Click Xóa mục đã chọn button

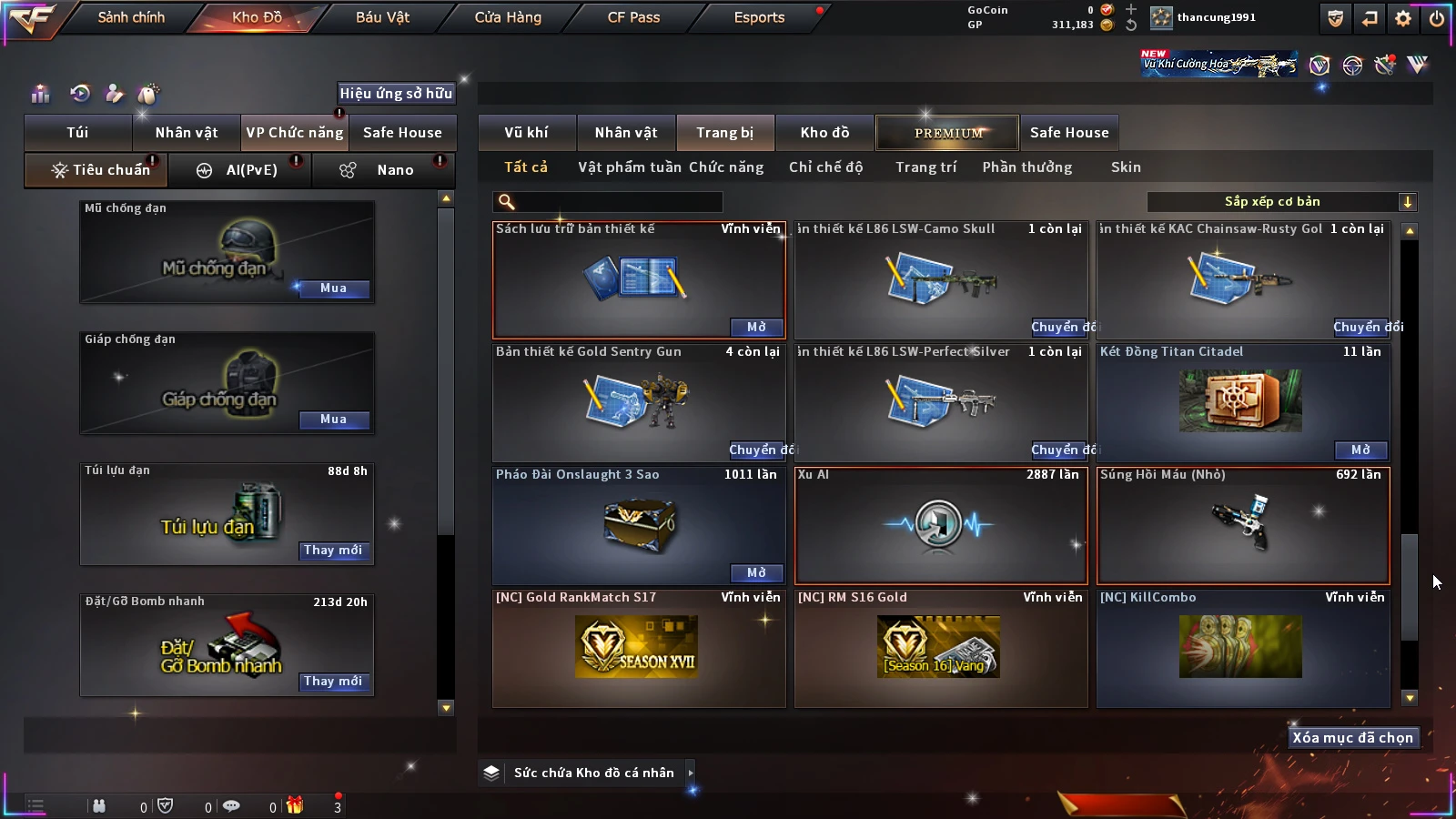pyautogui.click(x=1352, y=738)
